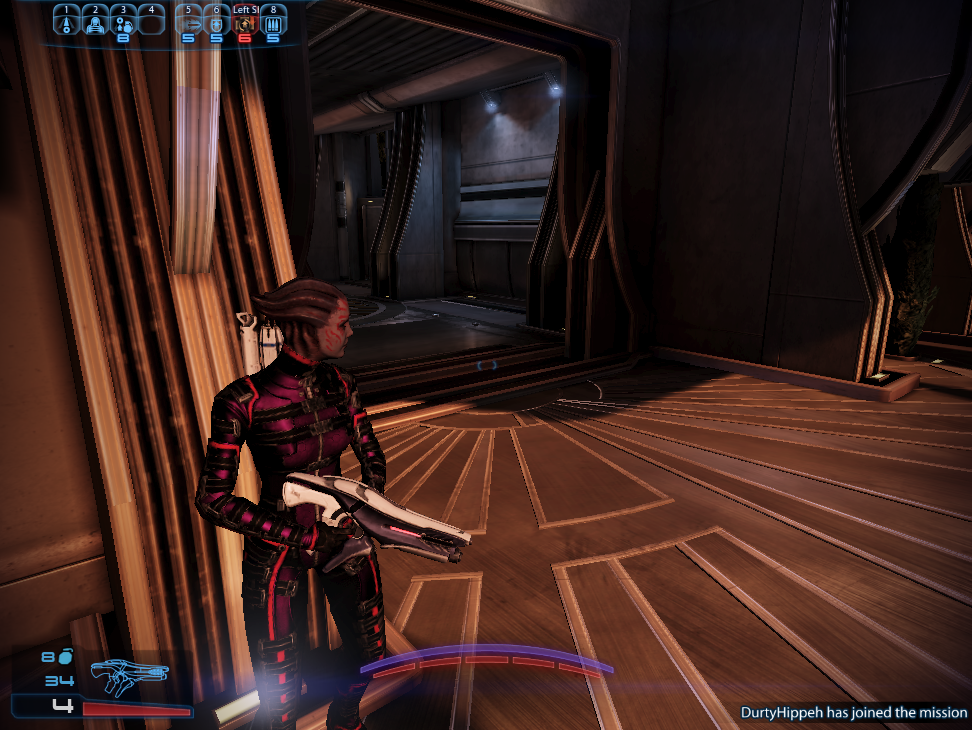Use the hooded figure power in slot 2

point(94,22)
